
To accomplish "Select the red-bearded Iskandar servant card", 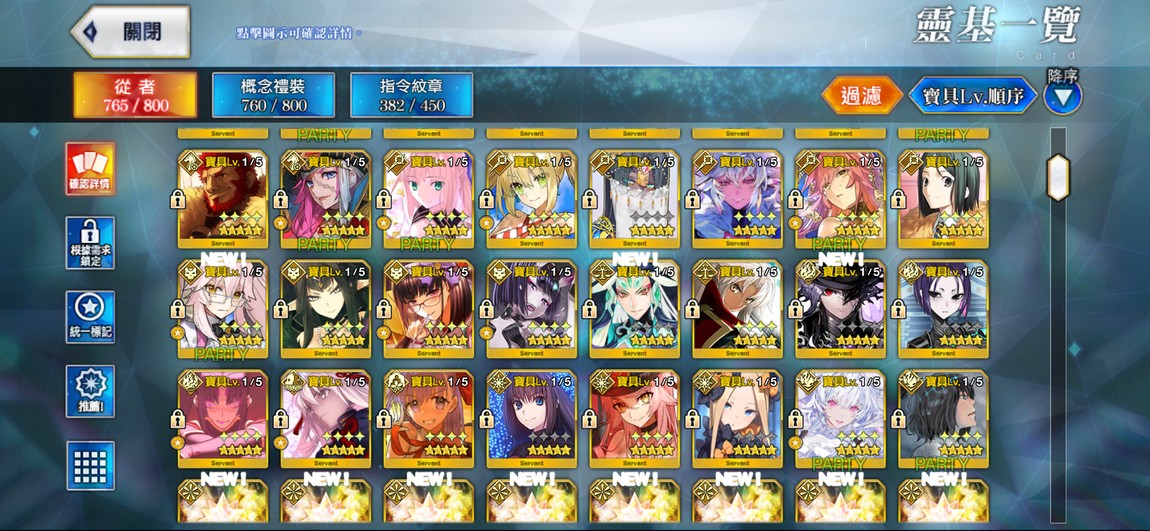I will click(x=223, y=197).
